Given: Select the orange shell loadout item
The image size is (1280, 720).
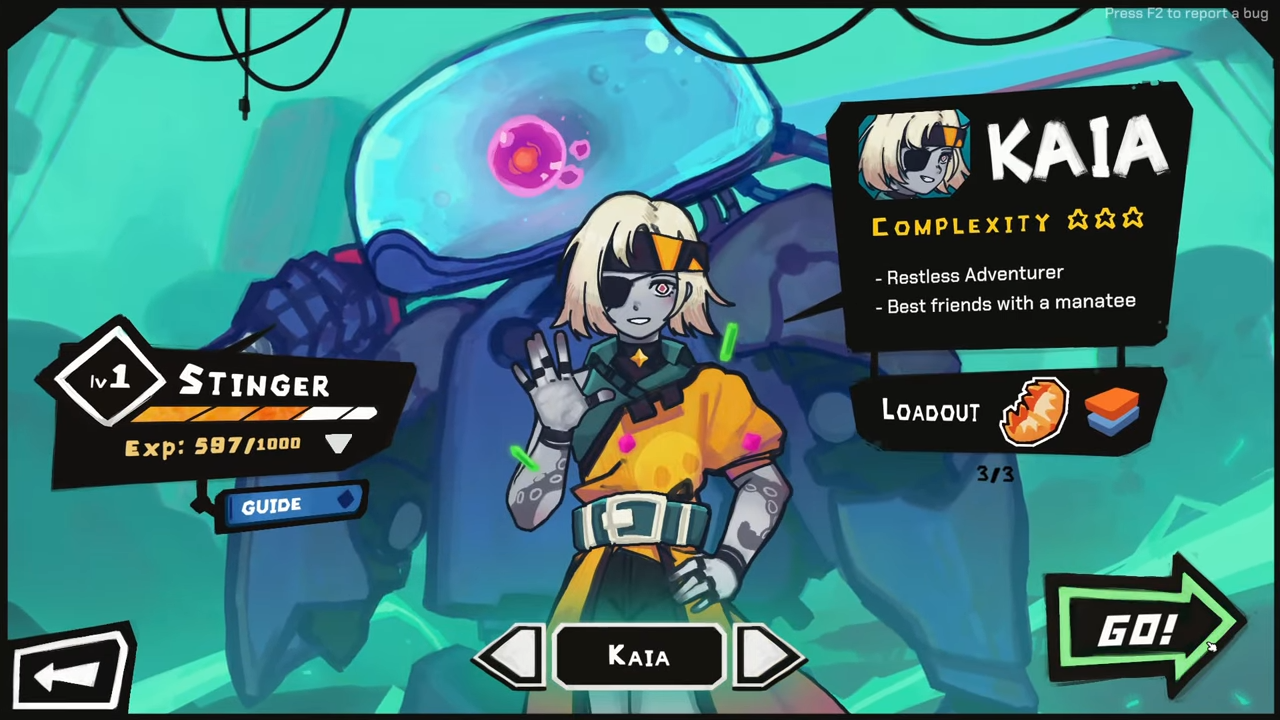Looking at the screenshot, I should click(x=1035, y=410).
